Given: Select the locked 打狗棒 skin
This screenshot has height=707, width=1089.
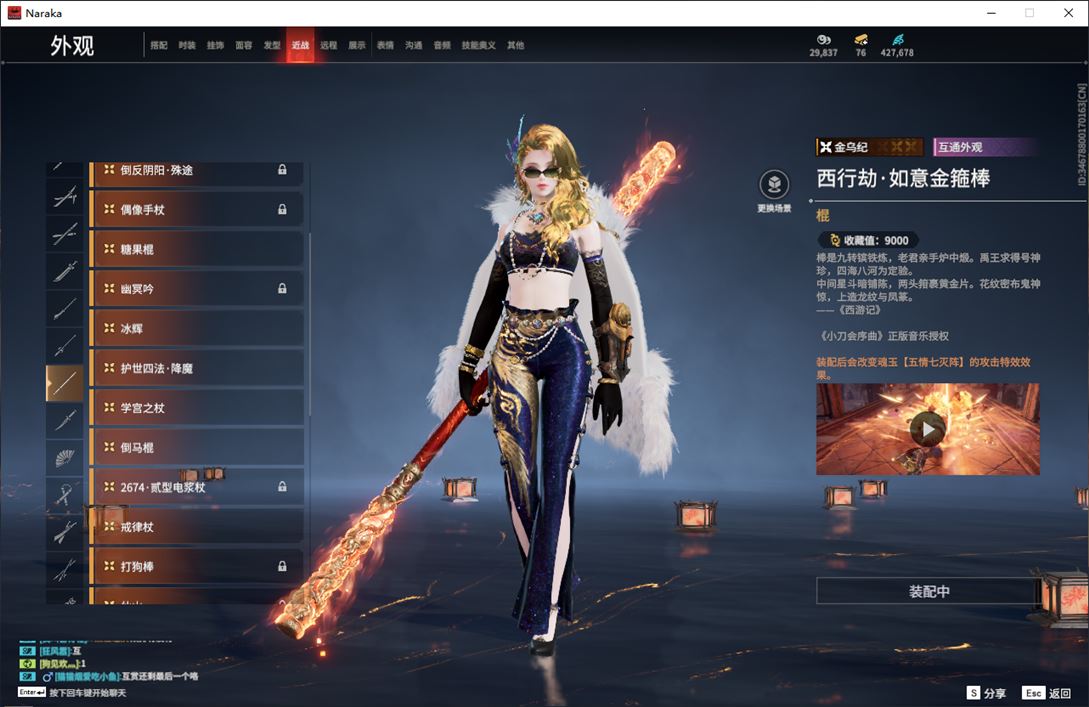Looking at the screenshot, I should 196,567.
